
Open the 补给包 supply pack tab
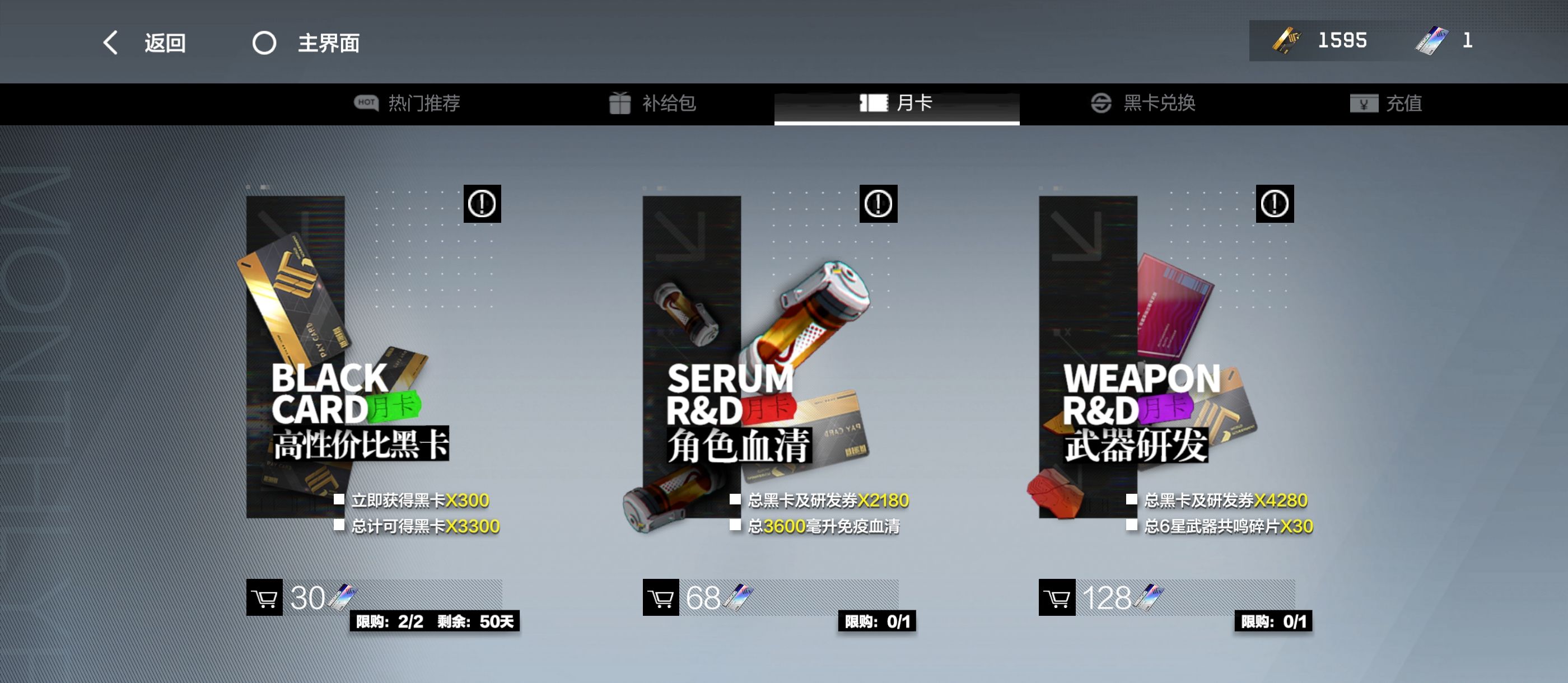652,104
